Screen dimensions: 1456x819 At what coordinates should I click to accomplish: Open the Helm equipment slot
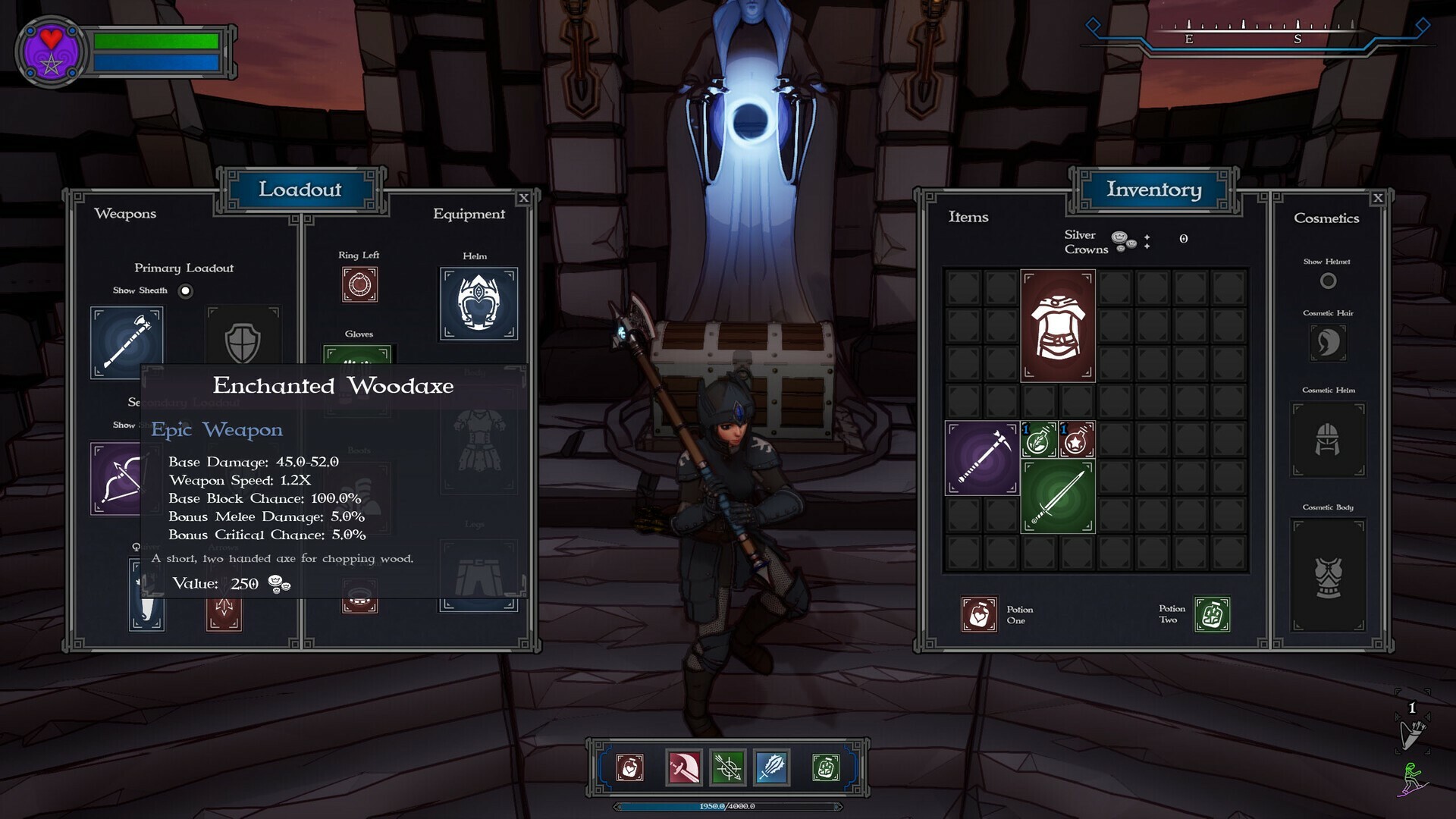tap(478, 302)
